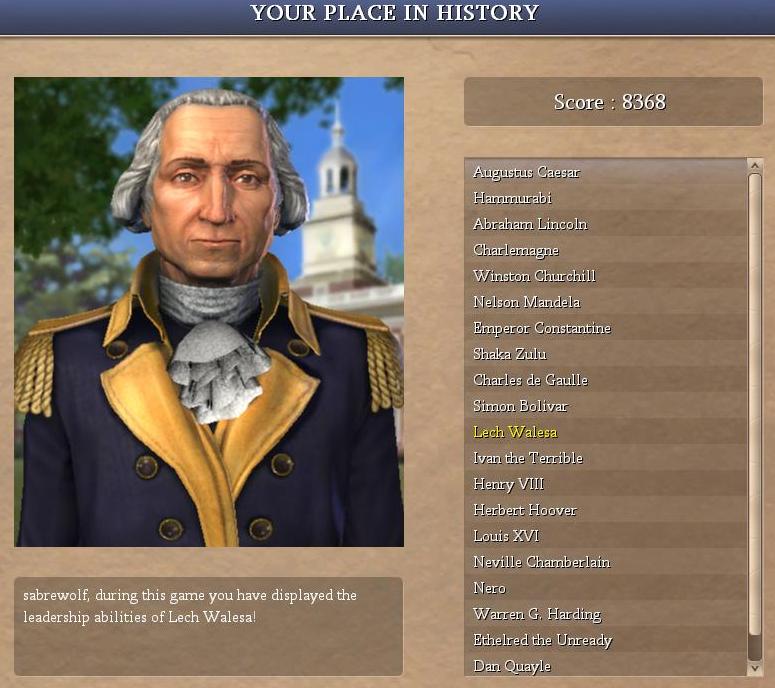This screenshot has height=688, width=775.
Task: Select the Nelson Mandela row
Action: 526,302
